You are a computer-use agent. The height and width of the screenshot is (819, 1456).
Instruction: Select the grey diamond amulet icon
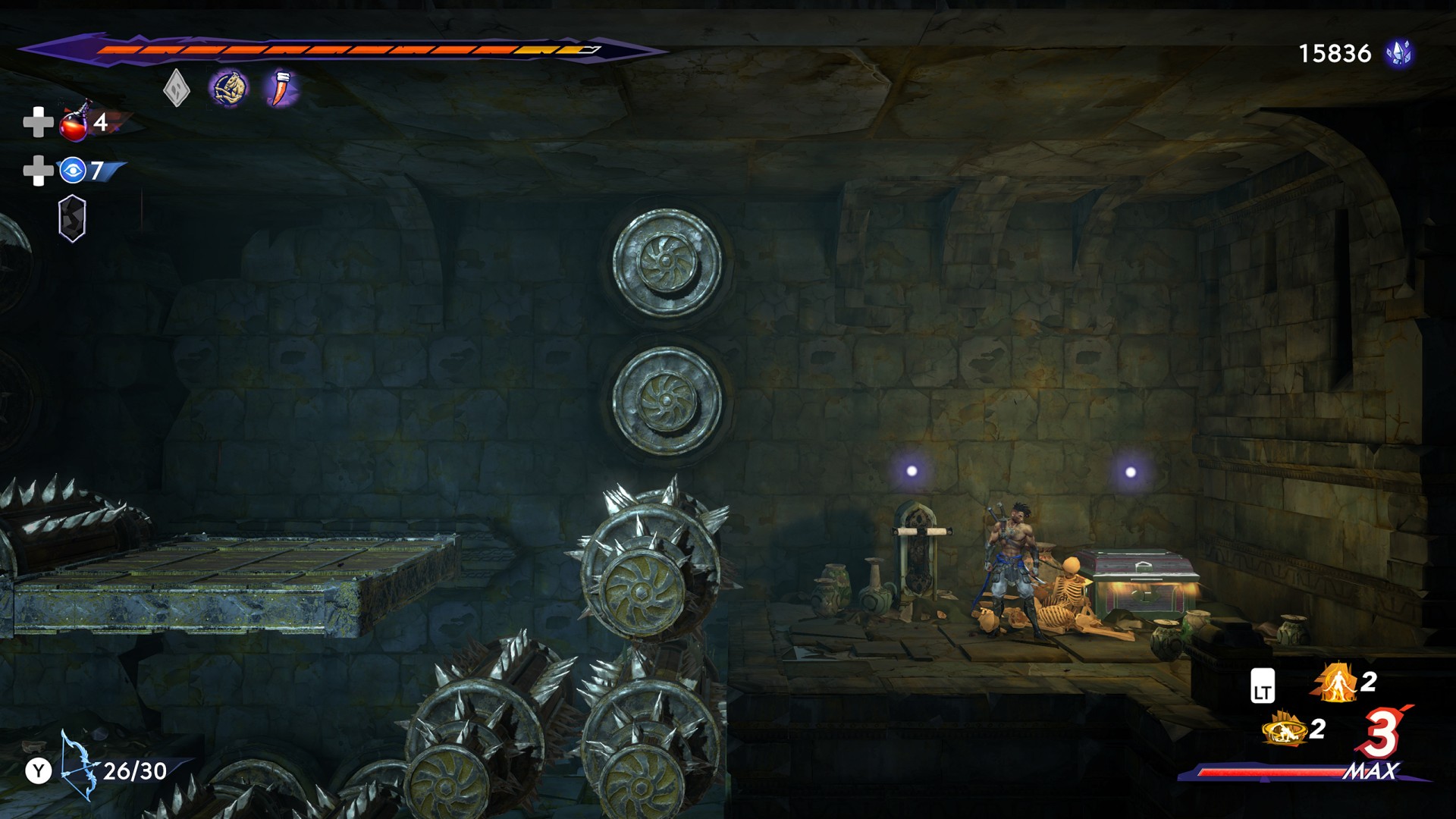(176, 89)
